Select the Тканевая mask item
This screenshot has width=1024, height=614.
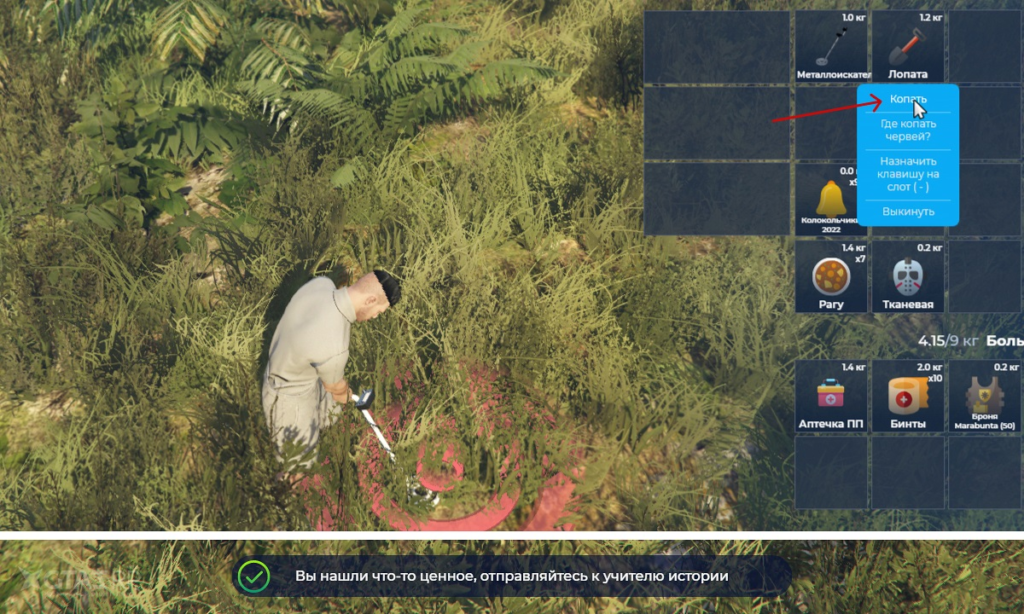[x=907, y=277]
